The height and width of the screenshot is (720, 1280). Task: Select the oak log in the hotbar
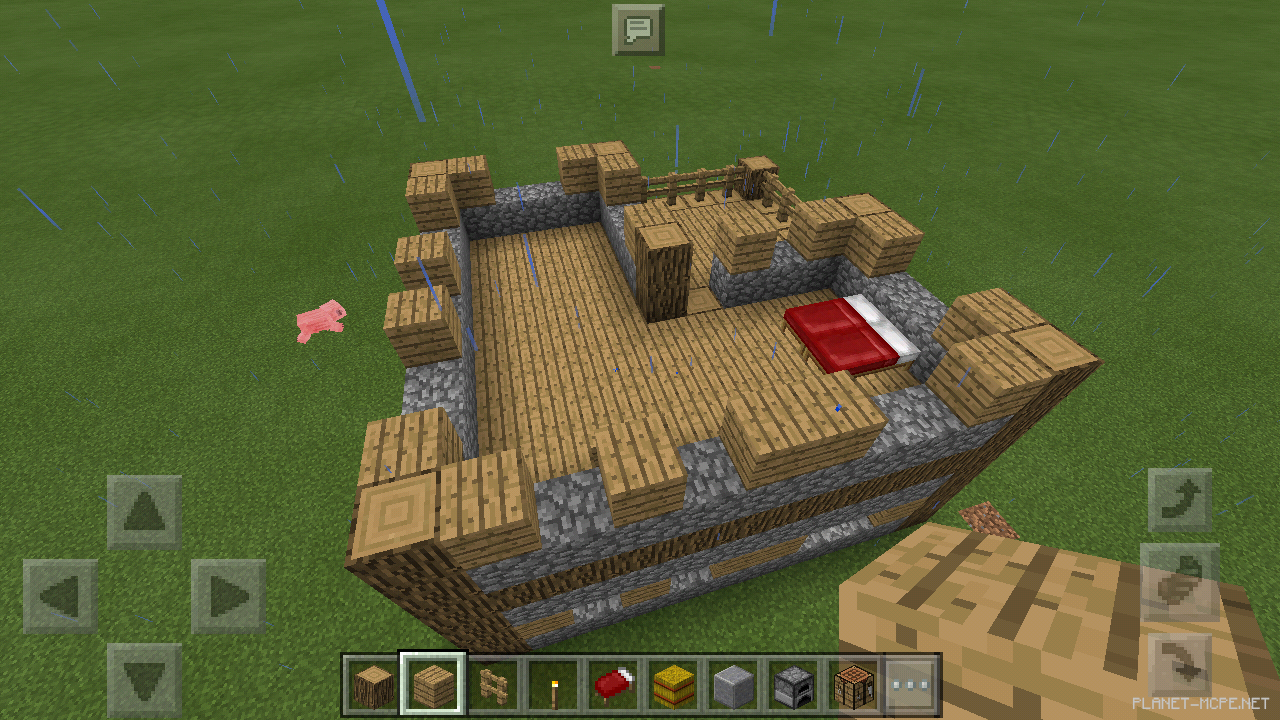click(x=373, y=684)
